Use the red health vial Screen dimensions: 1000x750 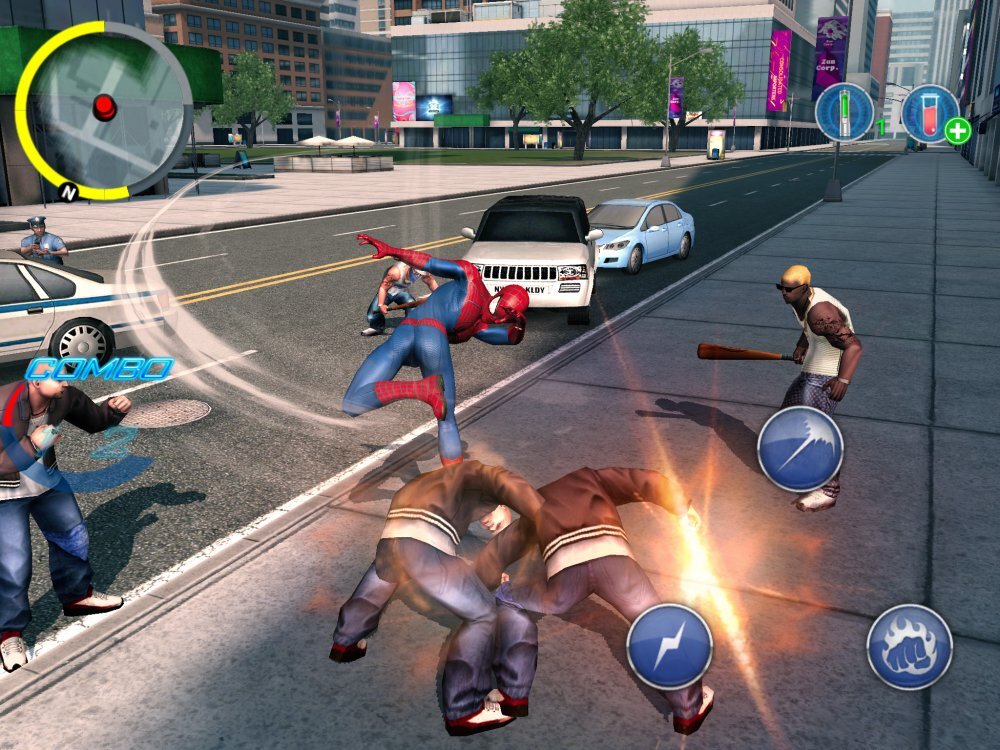929,111
